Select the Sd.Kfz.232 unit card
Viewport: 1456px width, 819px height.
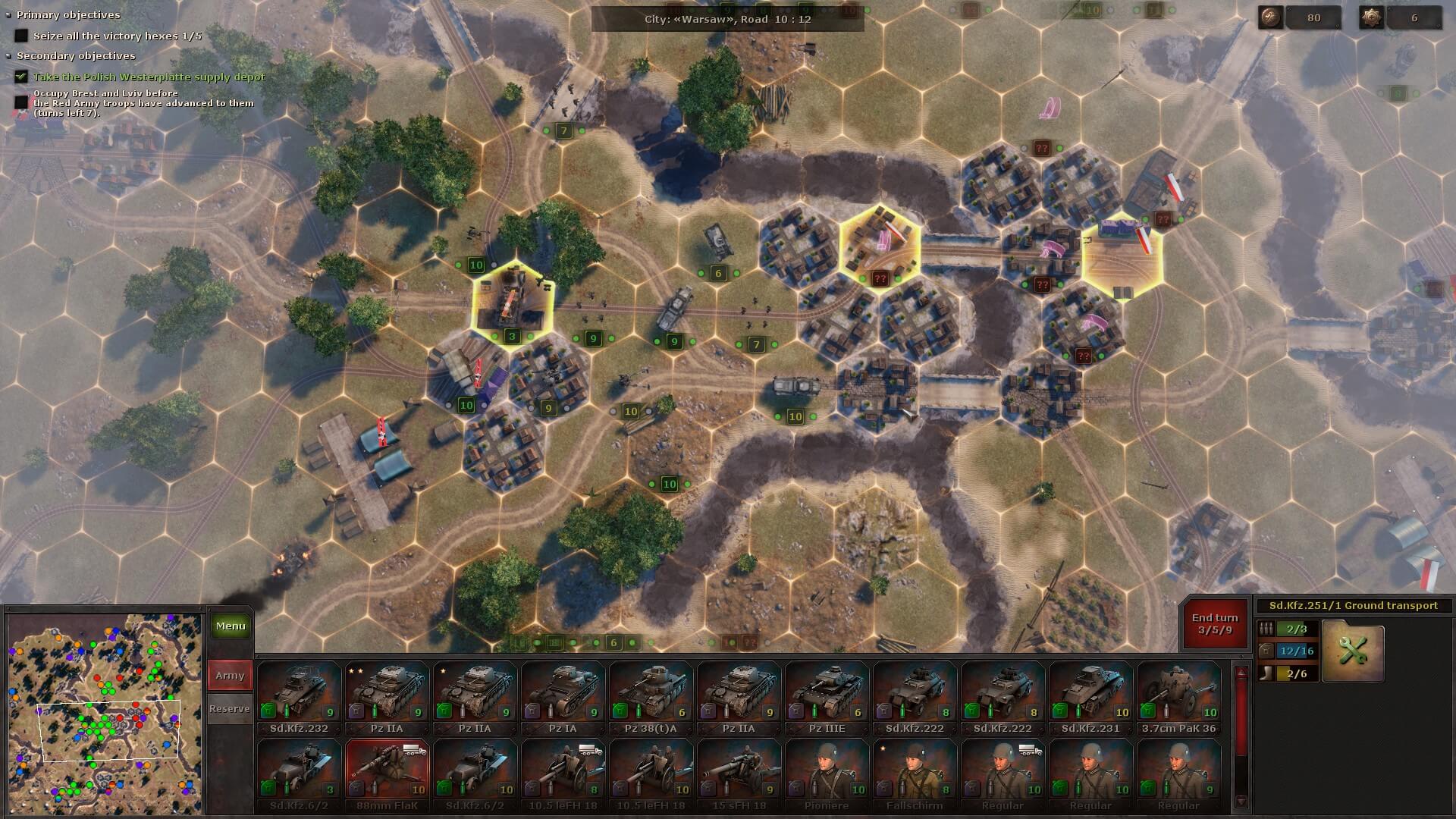299,698
